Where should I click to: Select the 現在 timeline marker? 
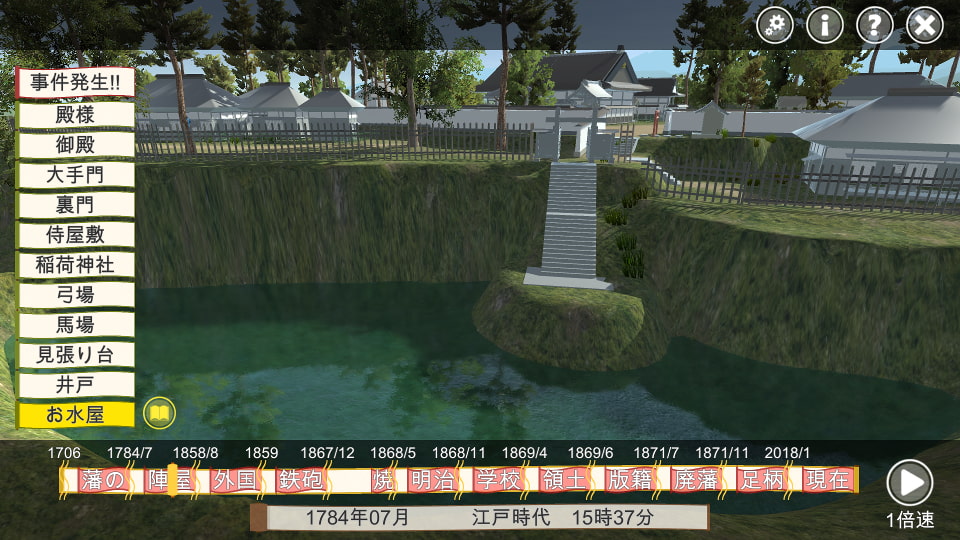pyautogui.click(x=827, y=480)
